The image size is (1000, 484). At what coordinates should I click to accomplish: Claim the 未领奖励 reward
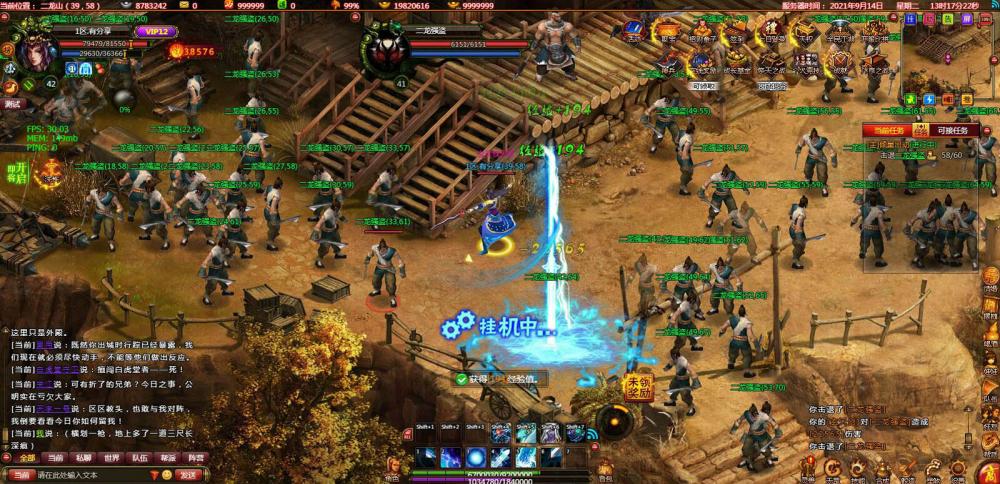point(638,387)
